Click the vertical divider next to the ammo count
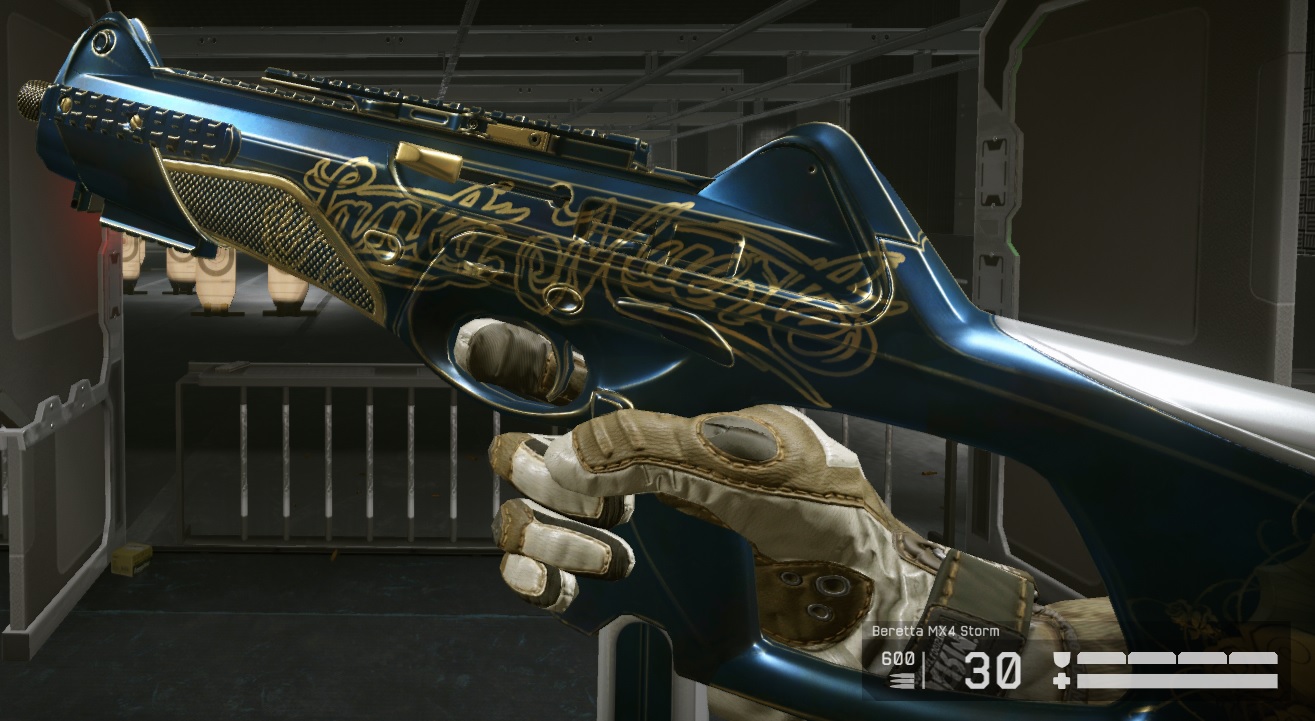1315x721 pixels. tap(924, 668)
